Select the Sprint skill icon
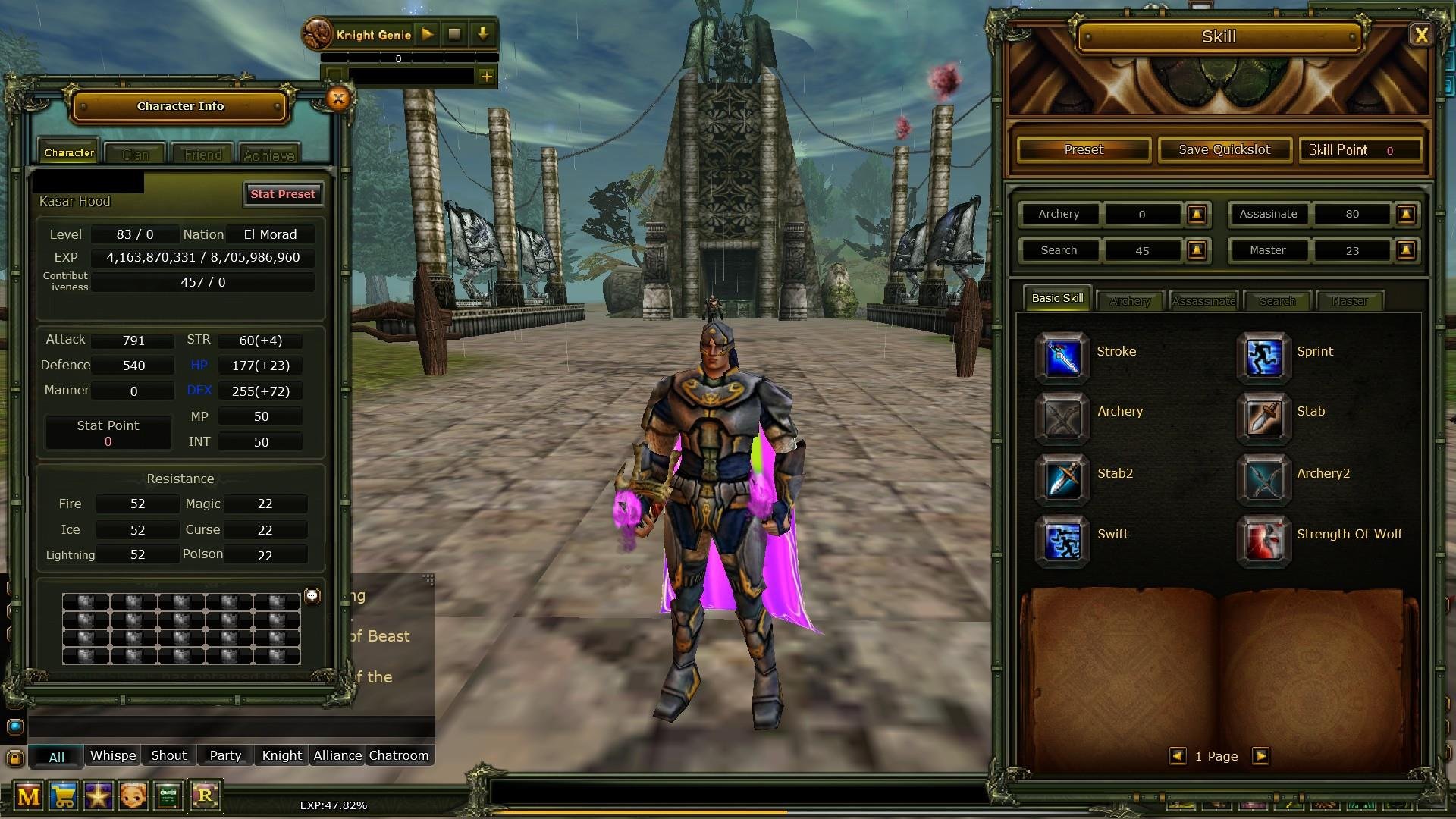Viewport: 1456px width, 819px height. click(x=1263, y=356)
